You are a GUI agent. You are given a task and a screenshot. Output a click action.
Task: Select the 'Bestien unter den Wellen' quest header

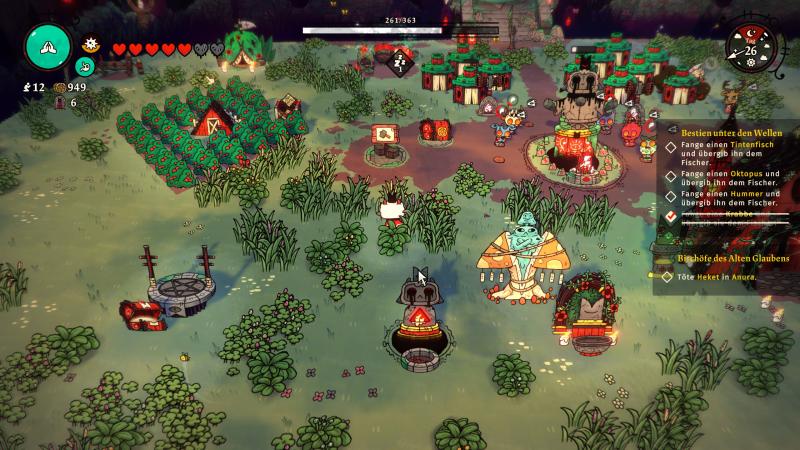[x=729, y=131]
